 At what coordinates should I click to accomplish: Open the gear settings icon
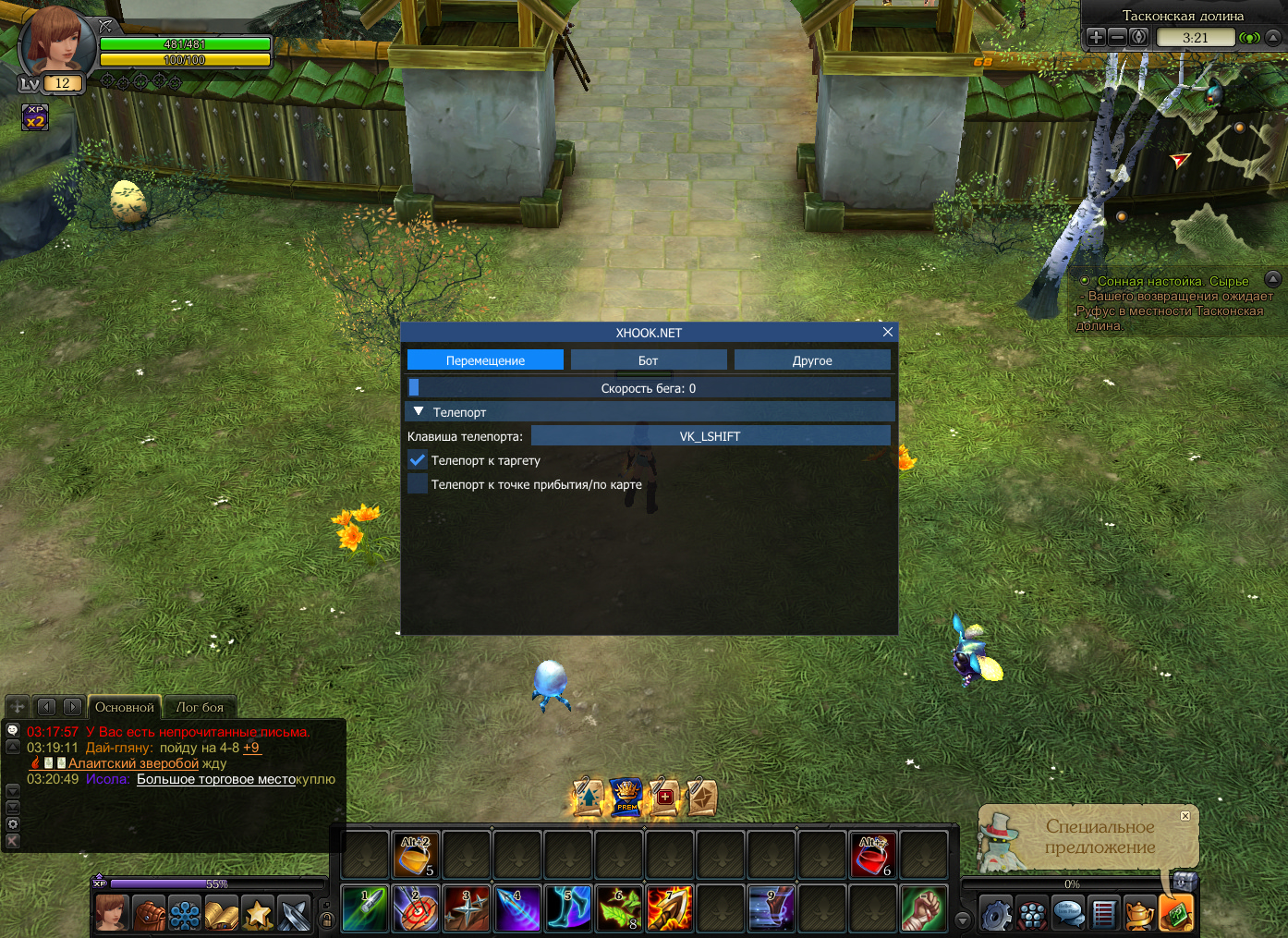tap(996, 915)
